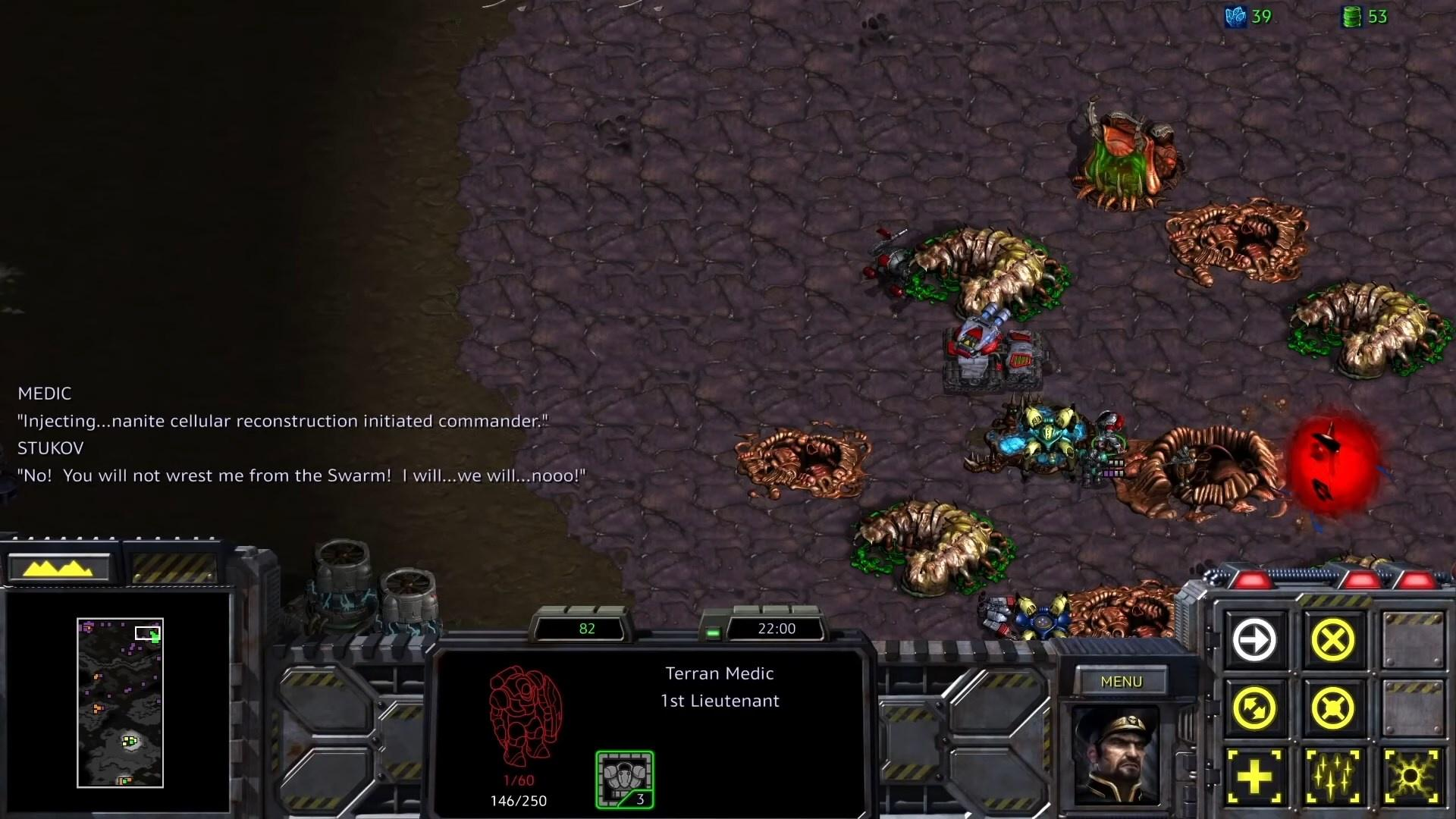Activate the Heal ability
1456x819 pixels.
tap(1254, 777)
